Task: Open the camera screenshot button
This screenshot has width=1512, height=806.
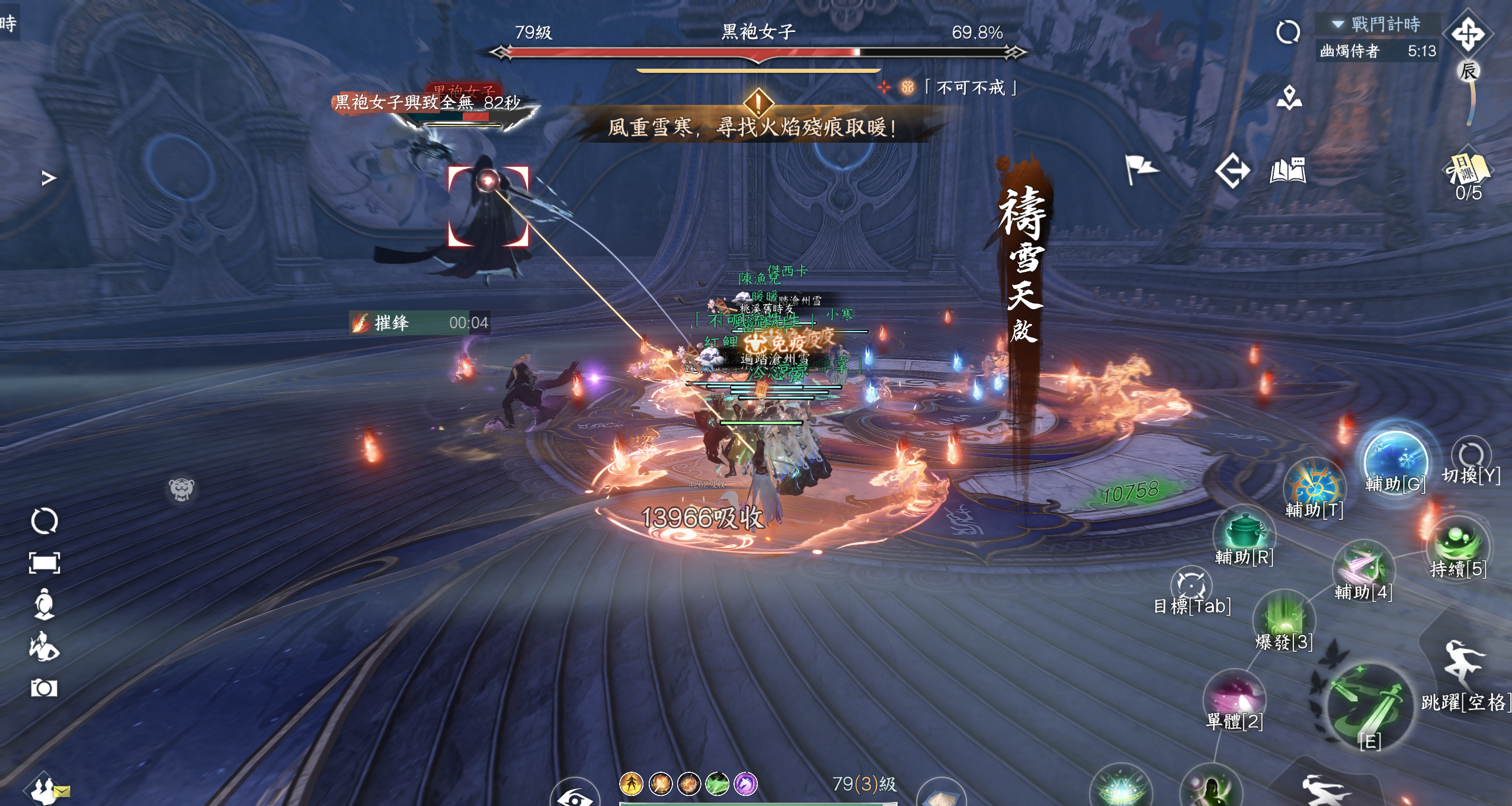Action: (44, 688)
